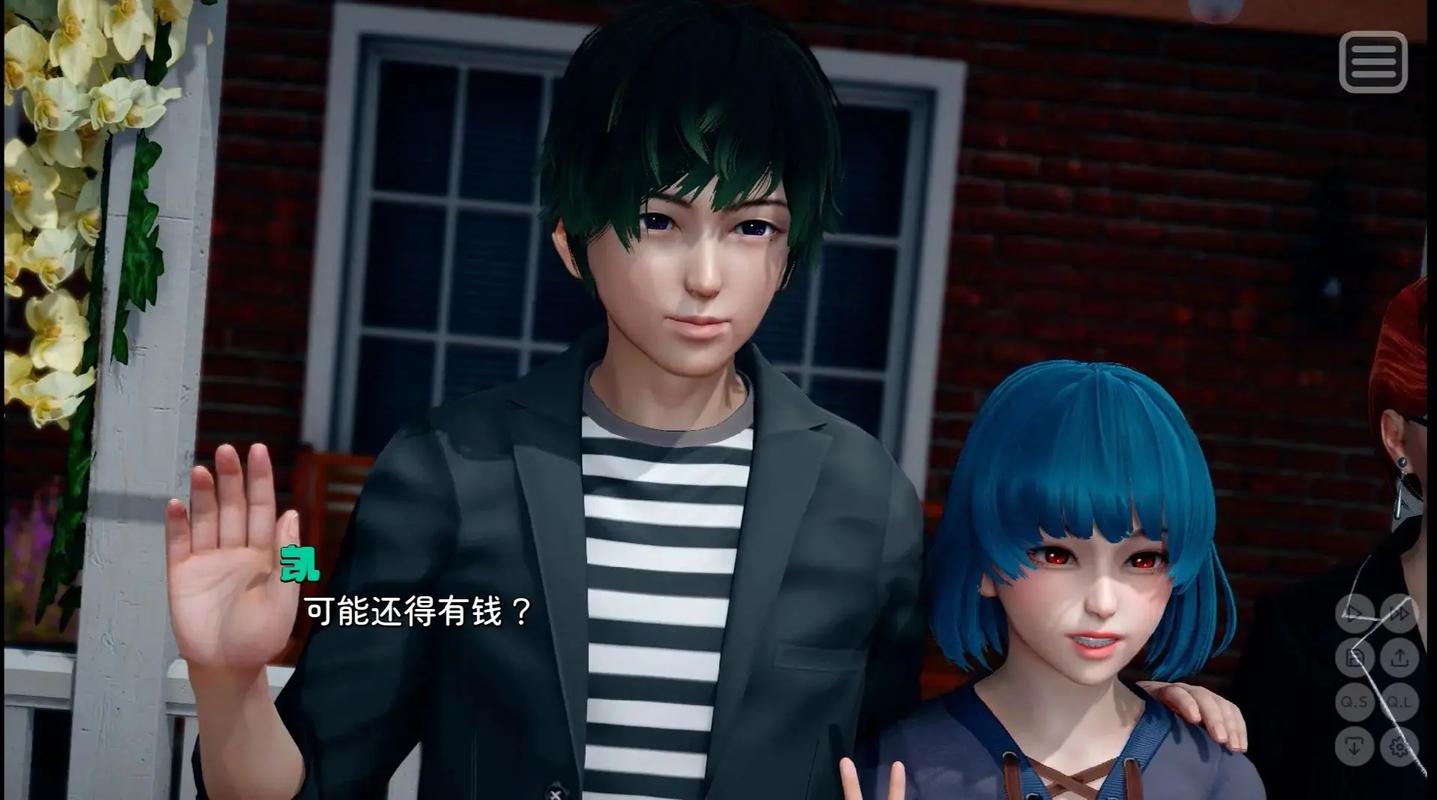The width and height of the screenshot is (1437, 800).
Task: Activate fast-forward text skipping
Action: [1400, 613]
